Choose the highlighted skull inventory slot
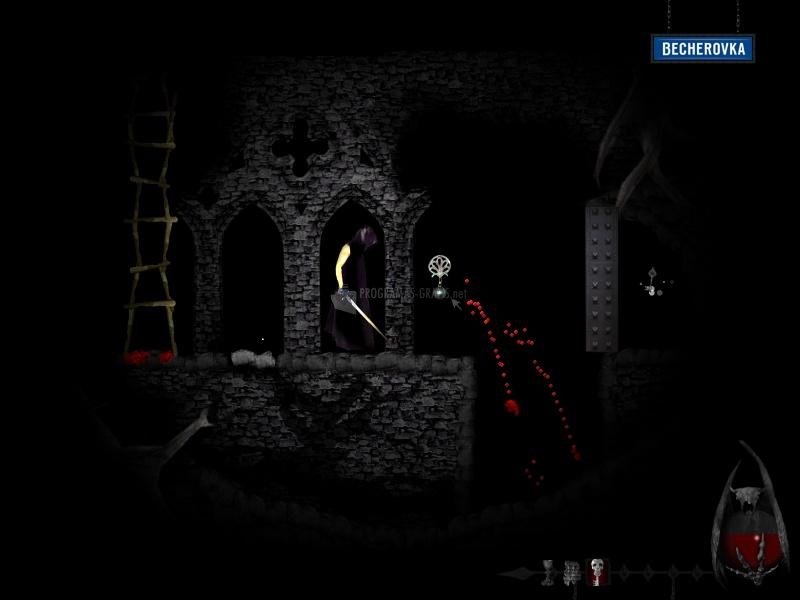This screenshot has height=600, width=800. click(596, 572)
